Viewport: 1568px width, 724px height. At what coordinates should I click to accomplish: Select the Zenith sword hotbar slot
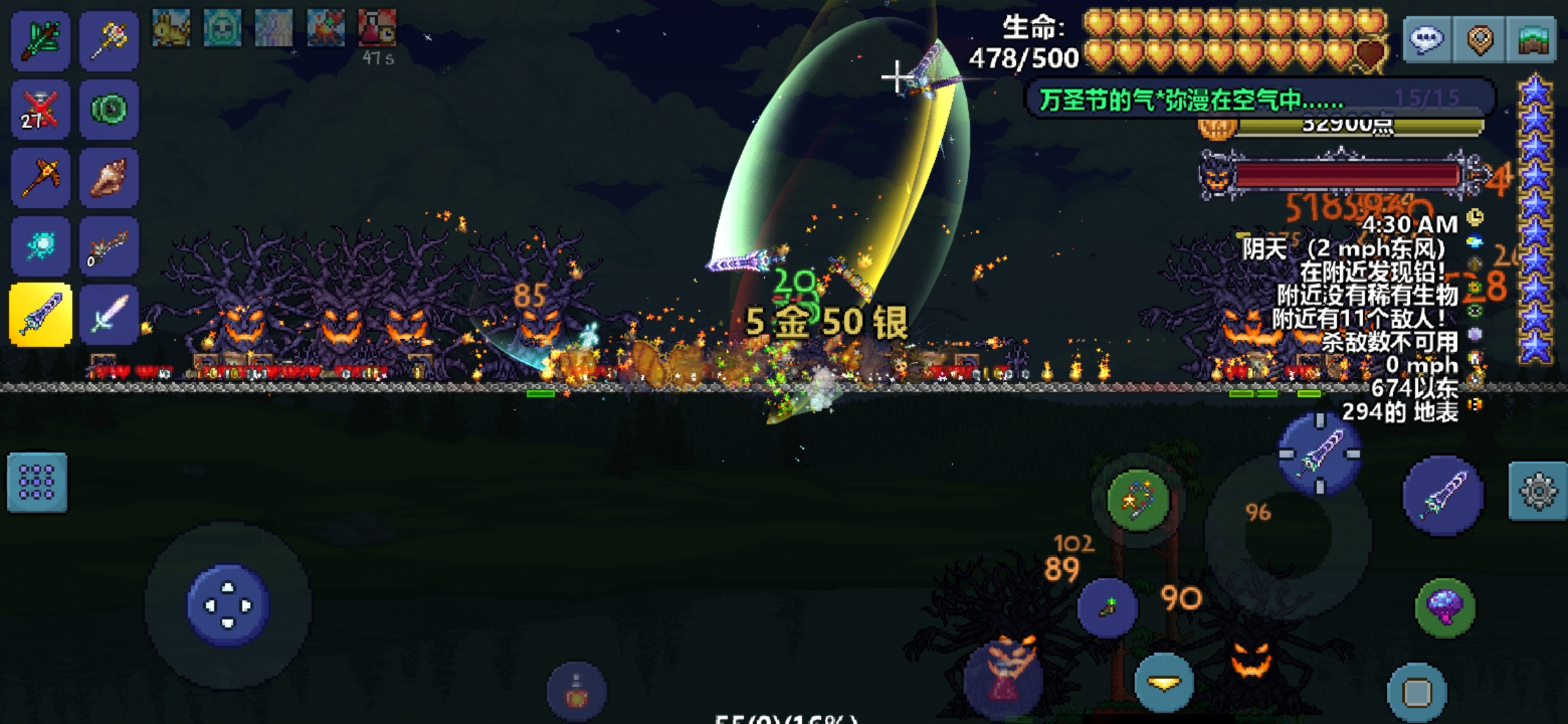(x=40, y=314)
